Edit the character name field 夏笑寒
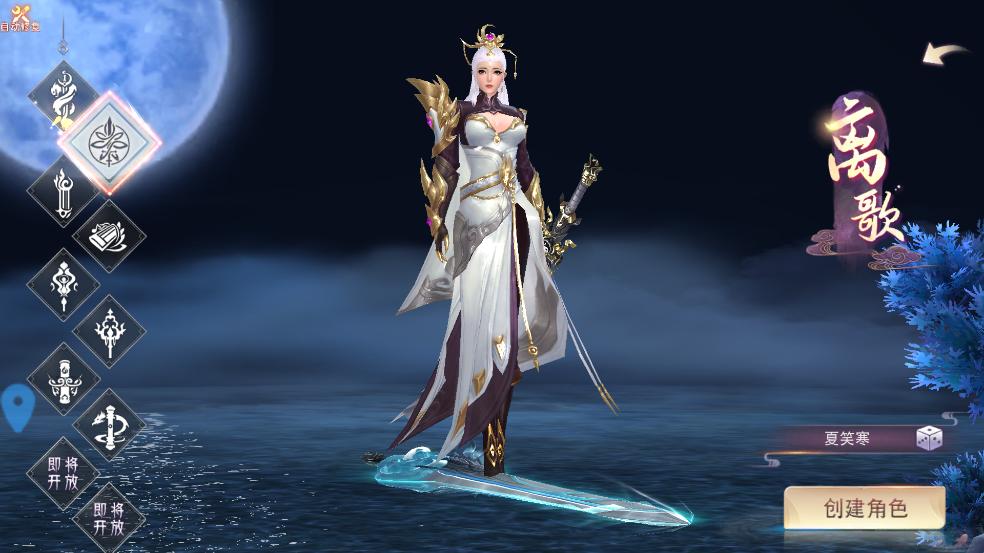 click(x=846, y=438)
